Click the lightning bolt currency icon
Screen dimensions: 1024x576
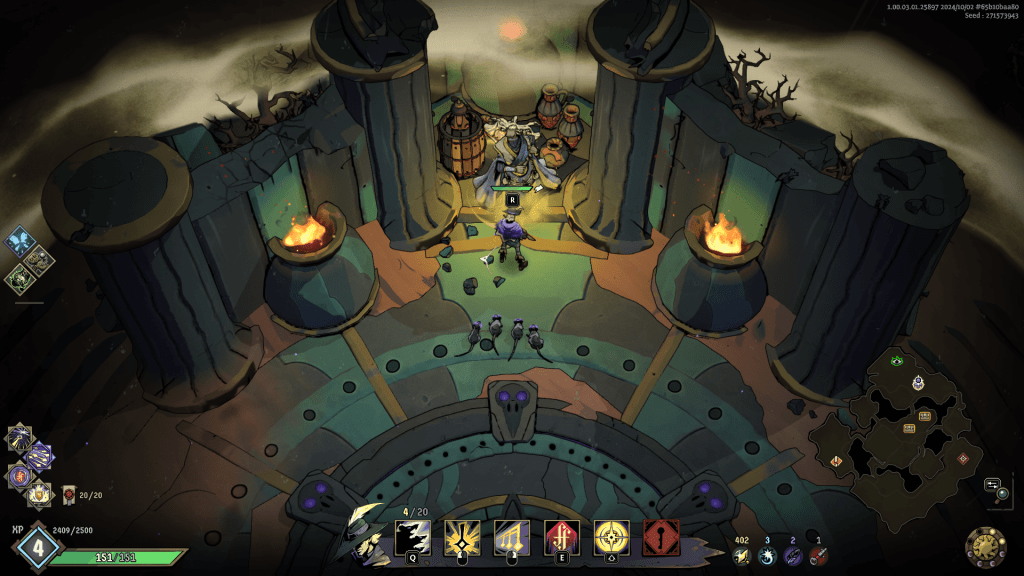[x=741, y=556]
